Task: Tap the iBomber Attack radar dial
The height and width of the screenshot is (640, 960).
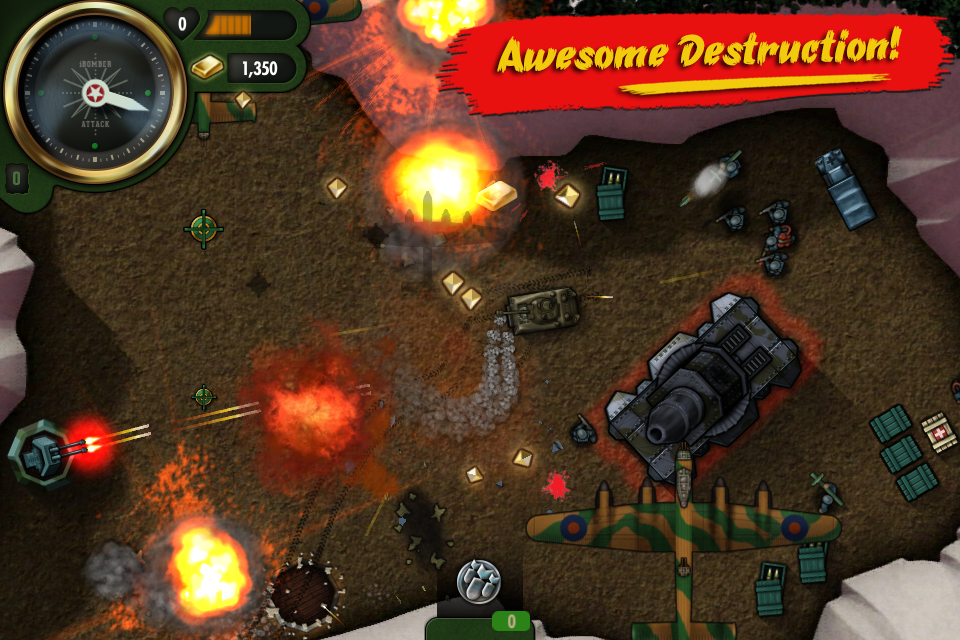Action: 95,96
